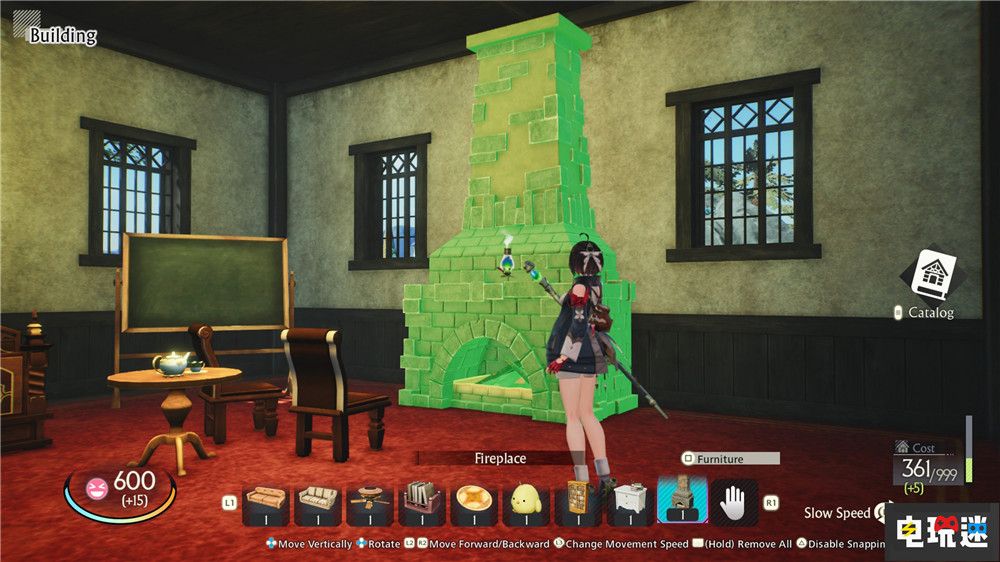Pick the white nightstand drawer slot
Screen dimensions: 1000x562
tap(630, 500)
